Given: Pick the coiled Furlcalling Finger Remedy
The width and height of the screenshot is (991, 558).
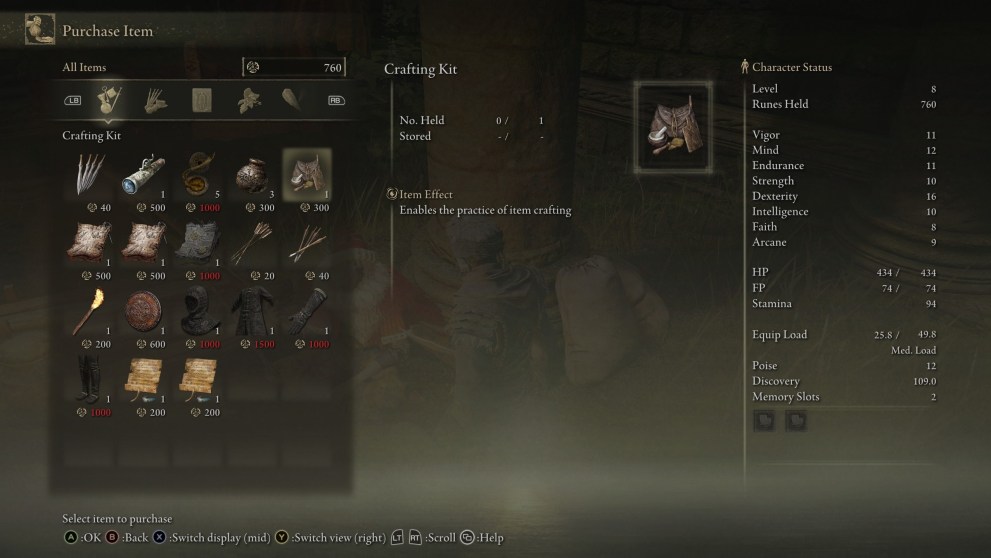Looking at the screenshot, I should click(x=200, y=175).
